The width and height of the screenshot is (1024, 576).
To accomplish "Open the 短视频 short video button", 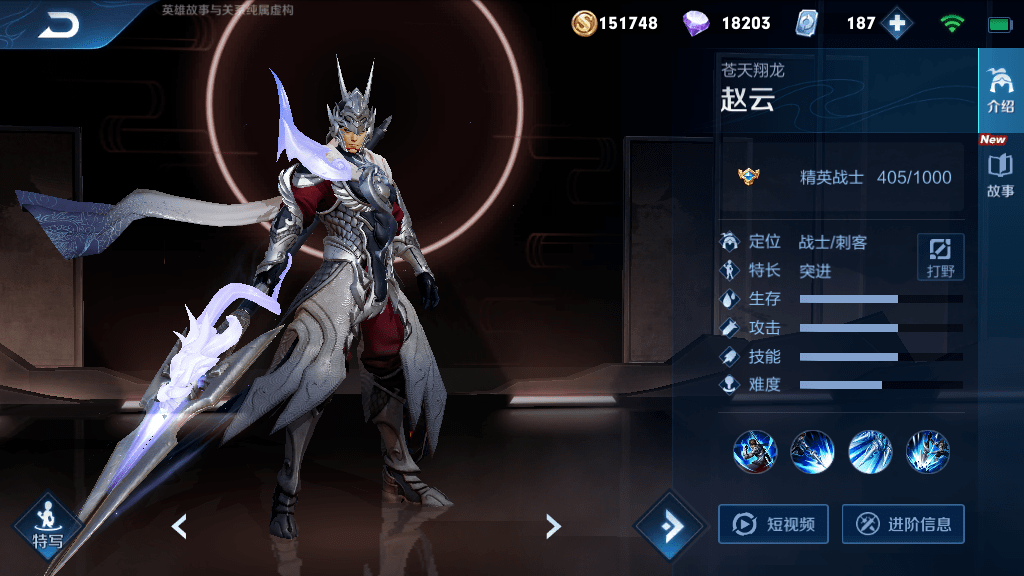I will pos(773,524).
